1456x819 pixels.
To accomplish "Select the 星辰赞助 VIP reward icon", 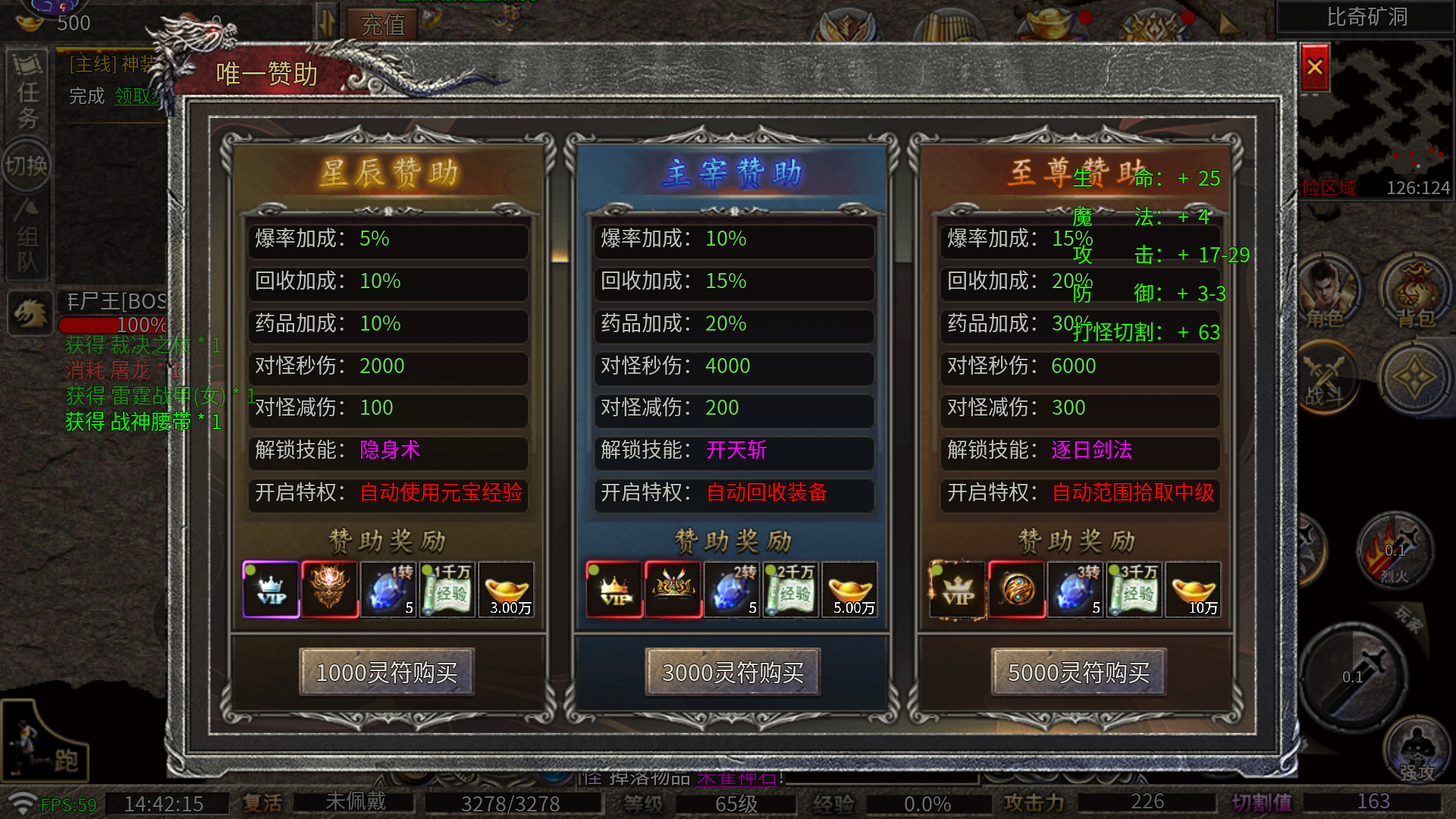I will (271, 590).
